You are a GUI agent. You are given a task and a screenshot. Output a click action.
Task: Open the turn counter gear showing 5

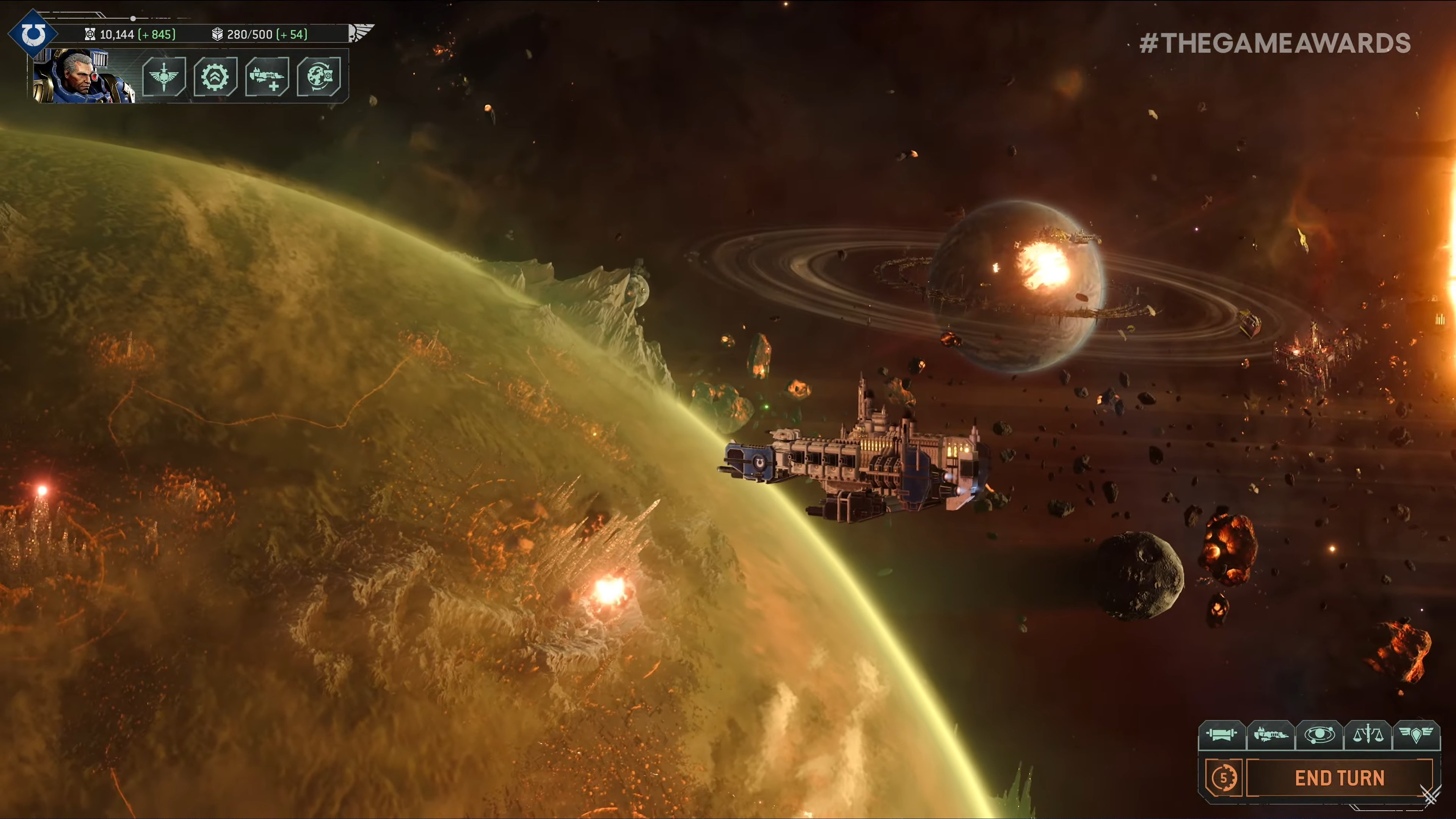1223,778
